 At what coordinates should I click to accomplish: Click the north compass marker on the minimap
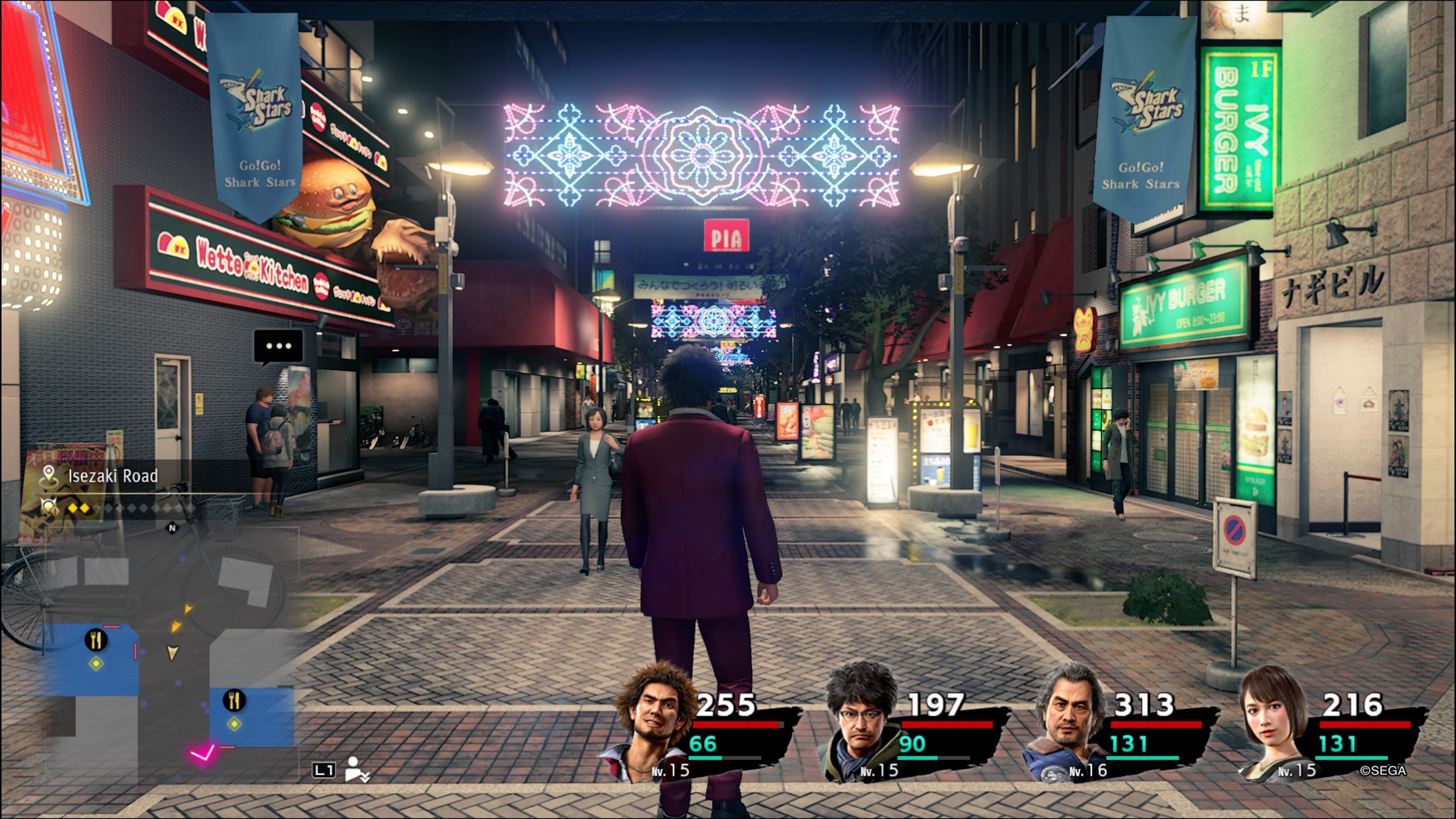pos(173,528)
